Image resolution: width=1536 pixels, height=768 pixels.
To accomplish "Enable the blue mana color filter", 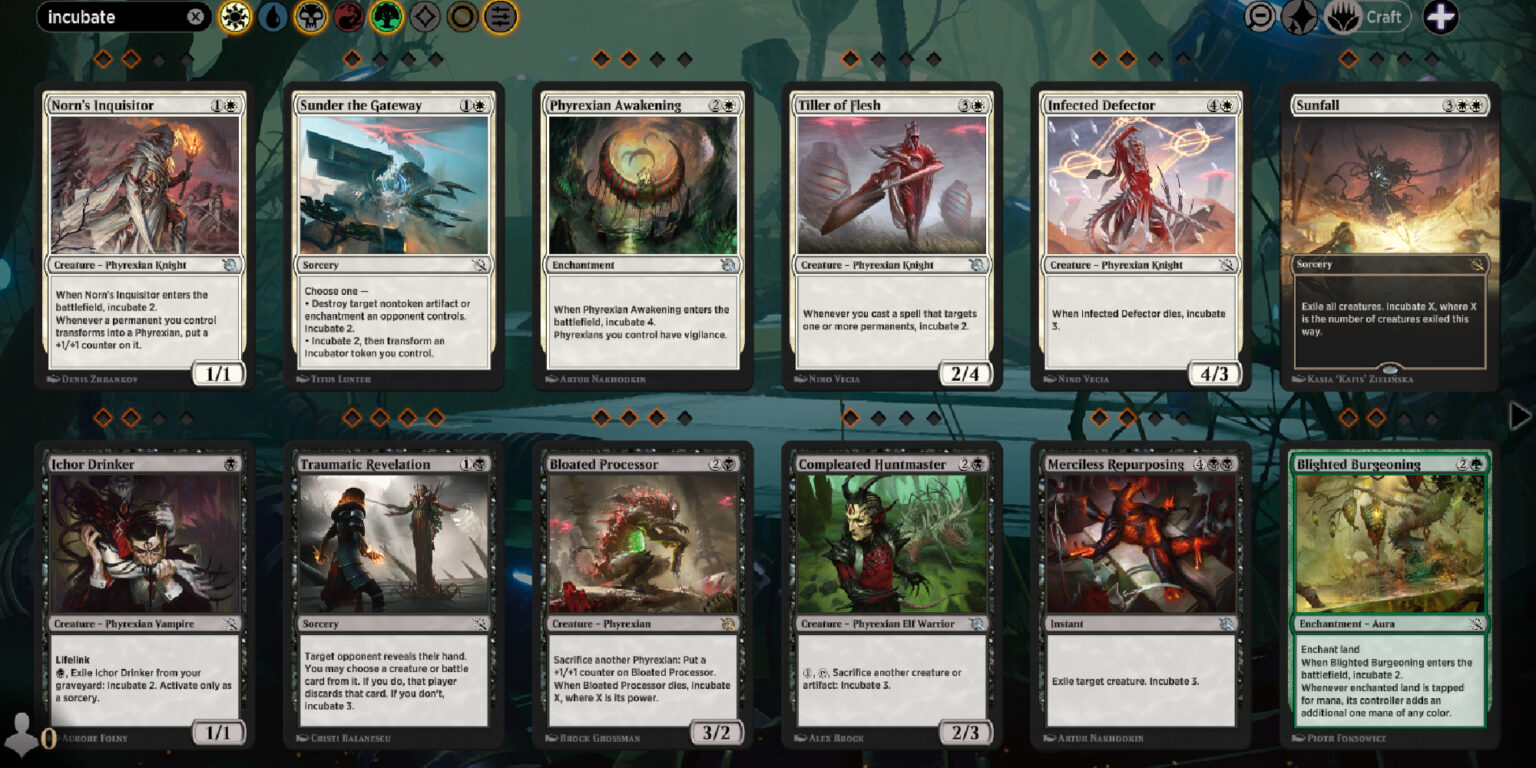I will point(271,17).
